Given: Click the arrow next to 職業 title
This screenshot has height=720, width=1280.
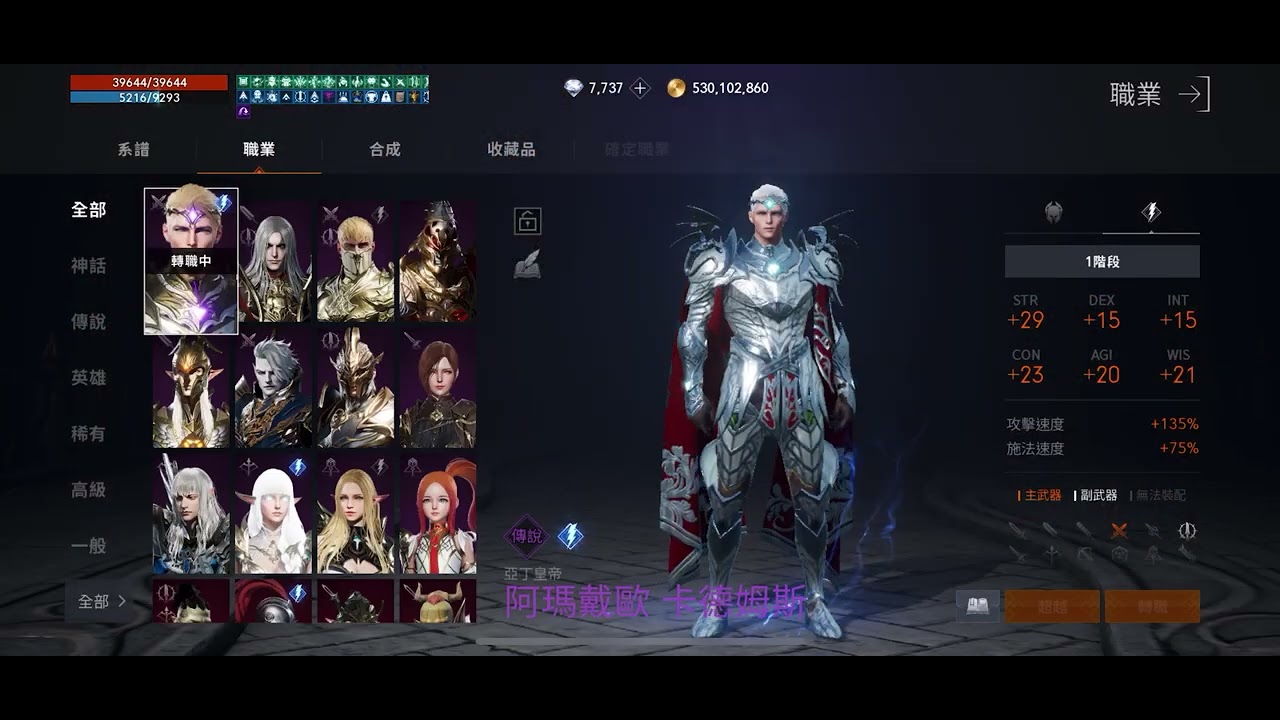Looking at the screenshot, I should coord(1193,95).
